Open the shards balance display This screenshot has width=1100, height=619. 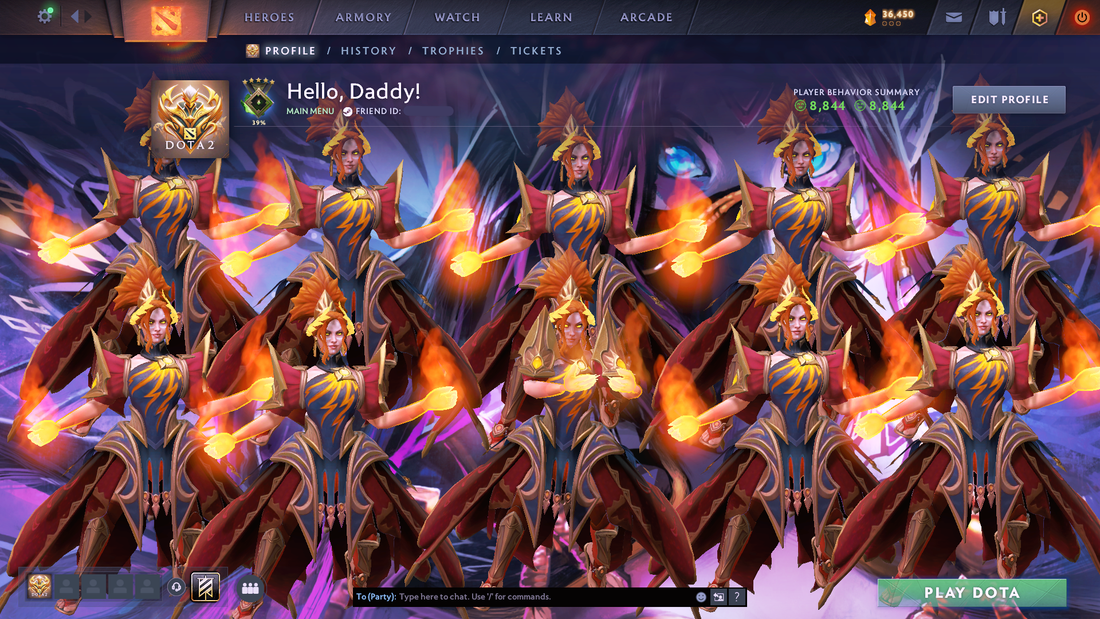pyautogui.click(x=889, y=17)
